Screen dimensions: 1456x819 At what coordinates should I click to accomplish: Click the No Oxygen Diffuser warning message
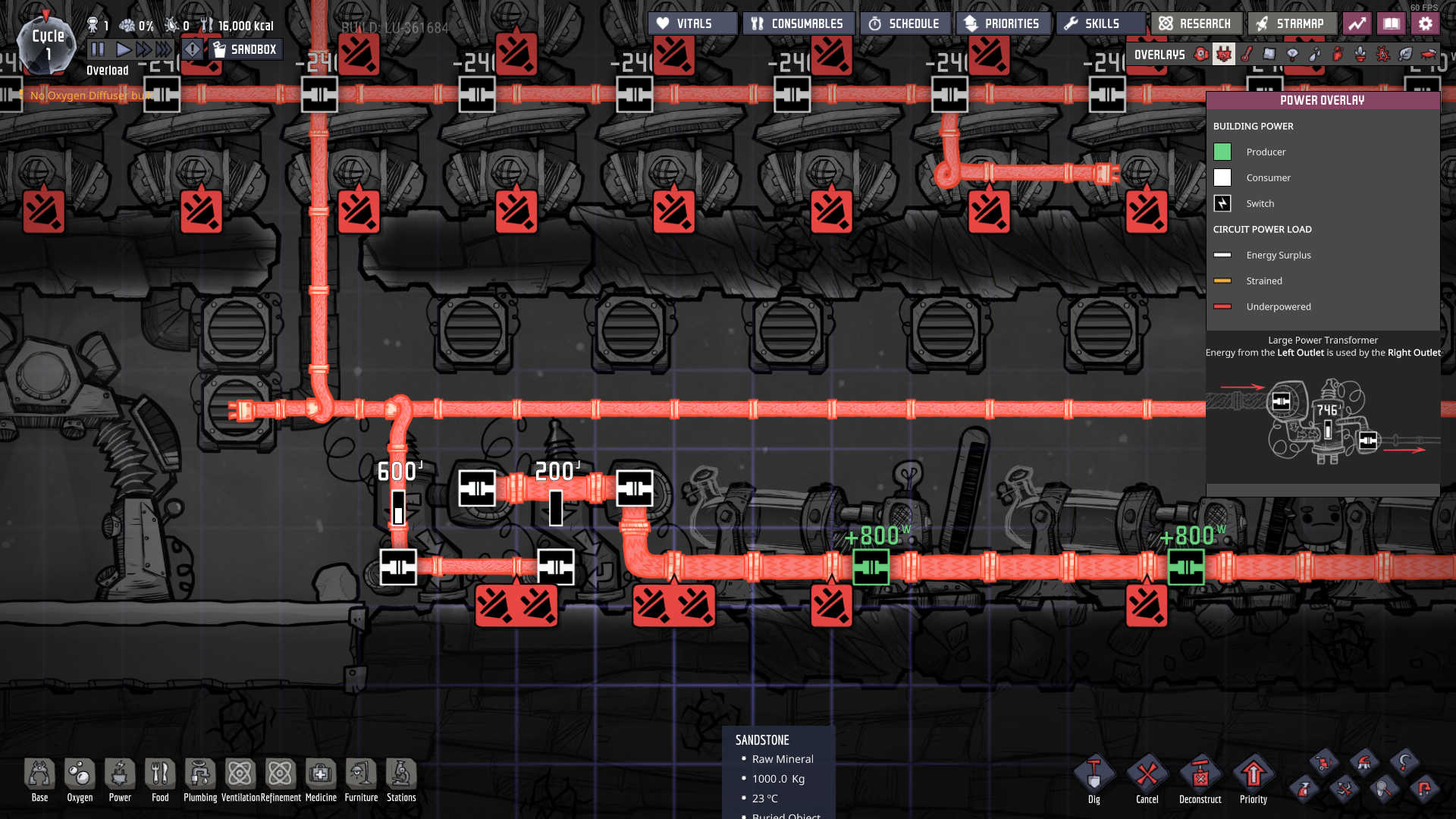pyautogui.click(x=91, y=96)
